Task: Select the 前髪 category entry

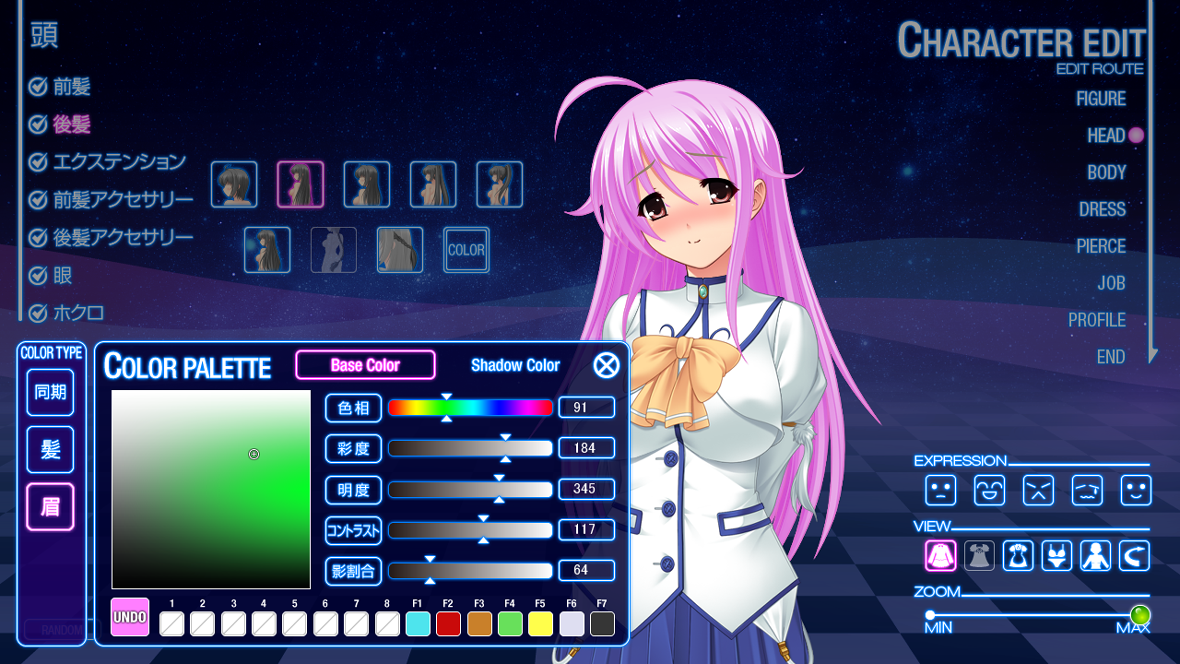Action: pyautogui.click(x=71, y=87)
